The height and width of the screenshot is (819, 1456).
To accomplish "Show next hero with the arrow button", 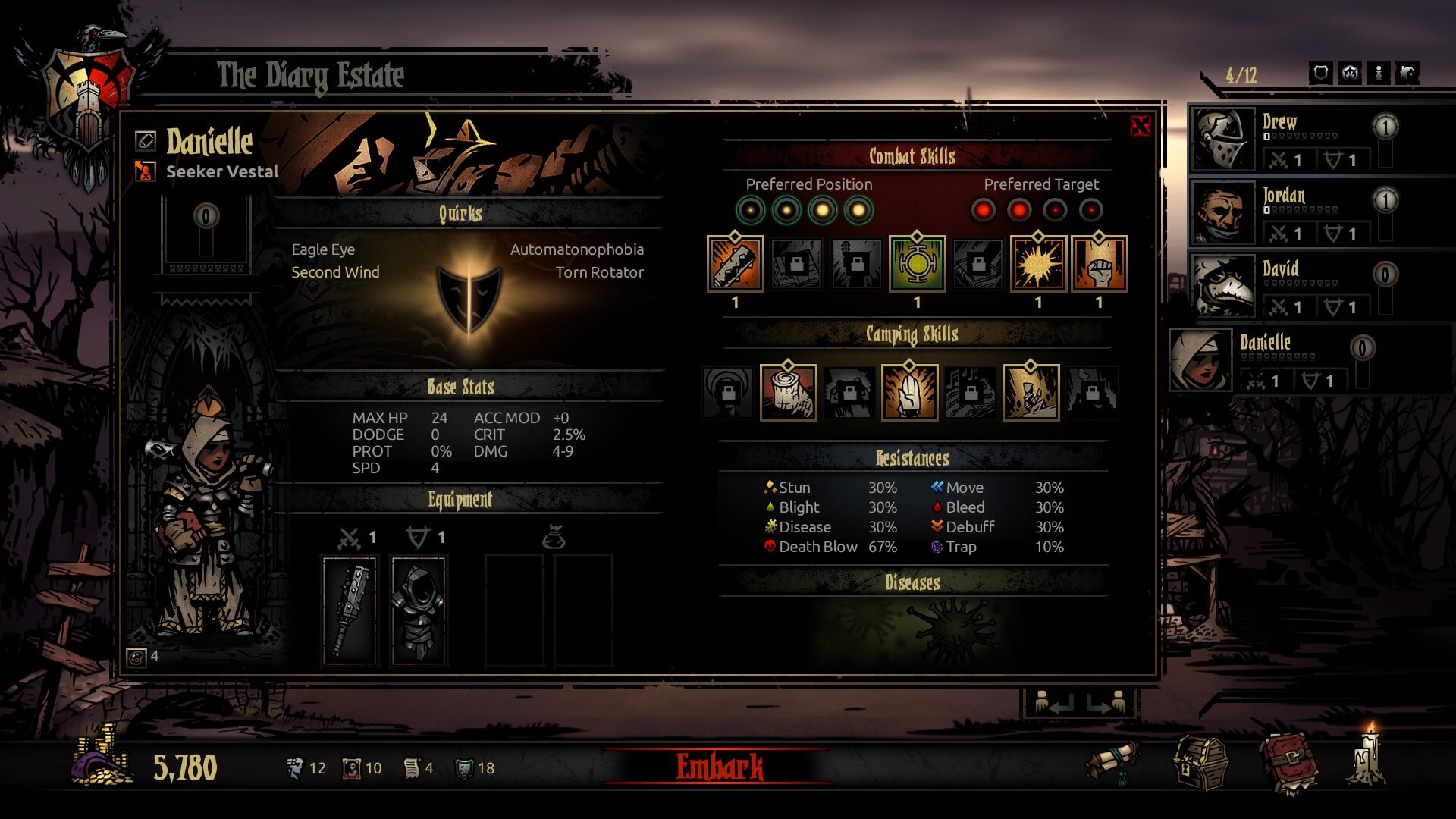I will 1106,704.
